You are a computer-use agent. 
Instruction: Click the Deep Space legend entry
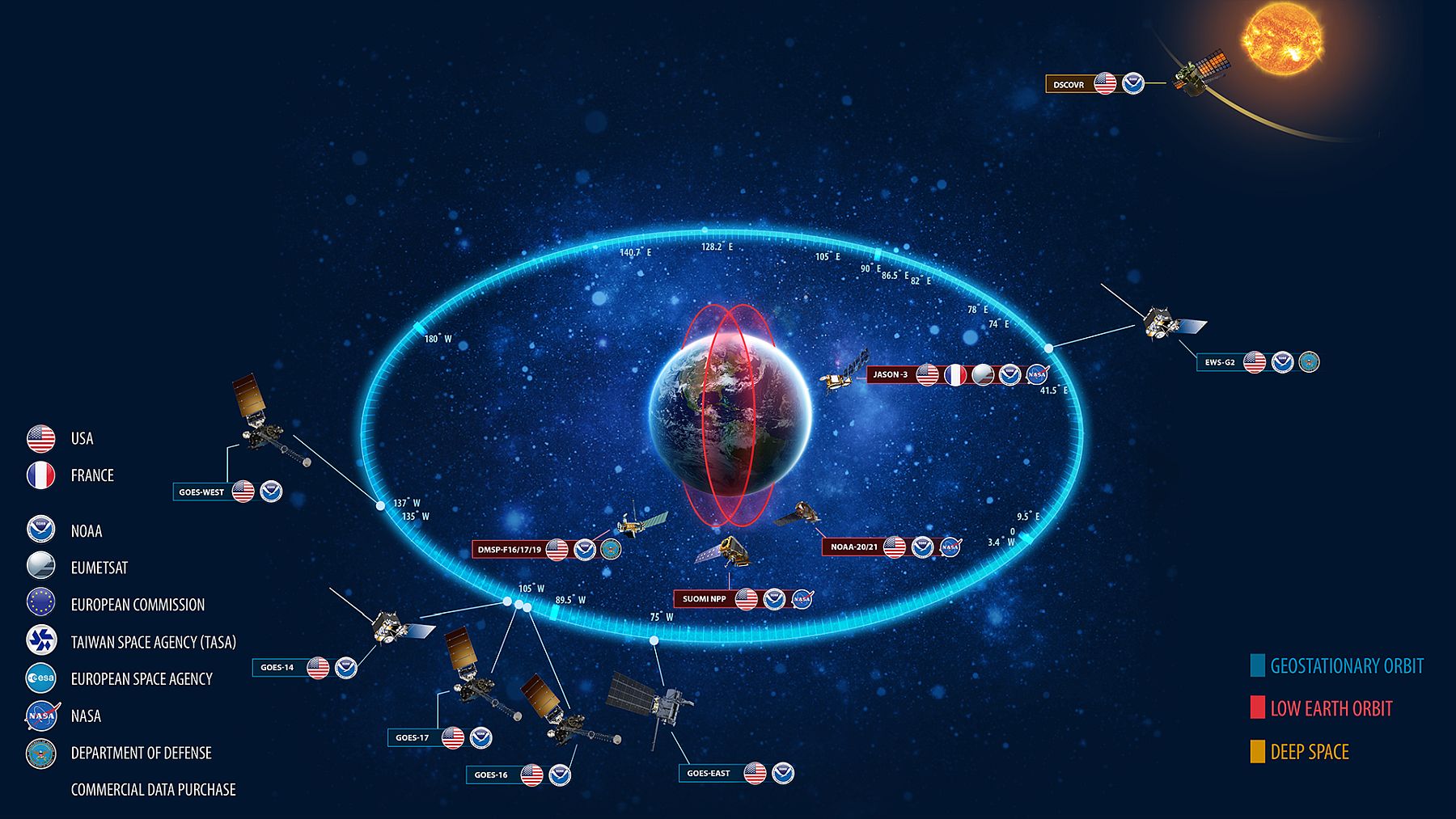(x=1309, y=752)
